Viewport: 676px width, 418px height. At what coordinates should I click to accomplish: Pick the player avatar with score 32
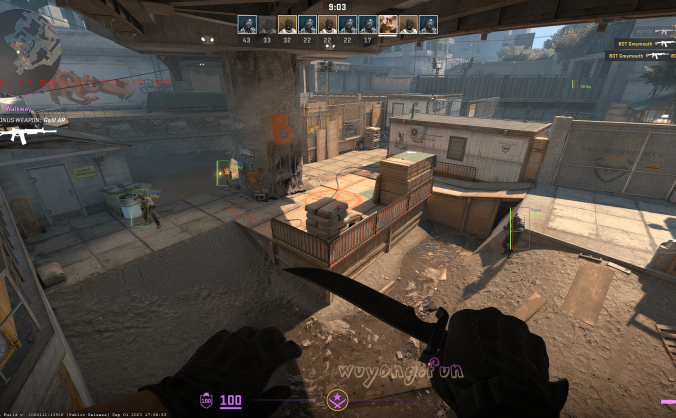pyautogui.click(x=288, y=25)
